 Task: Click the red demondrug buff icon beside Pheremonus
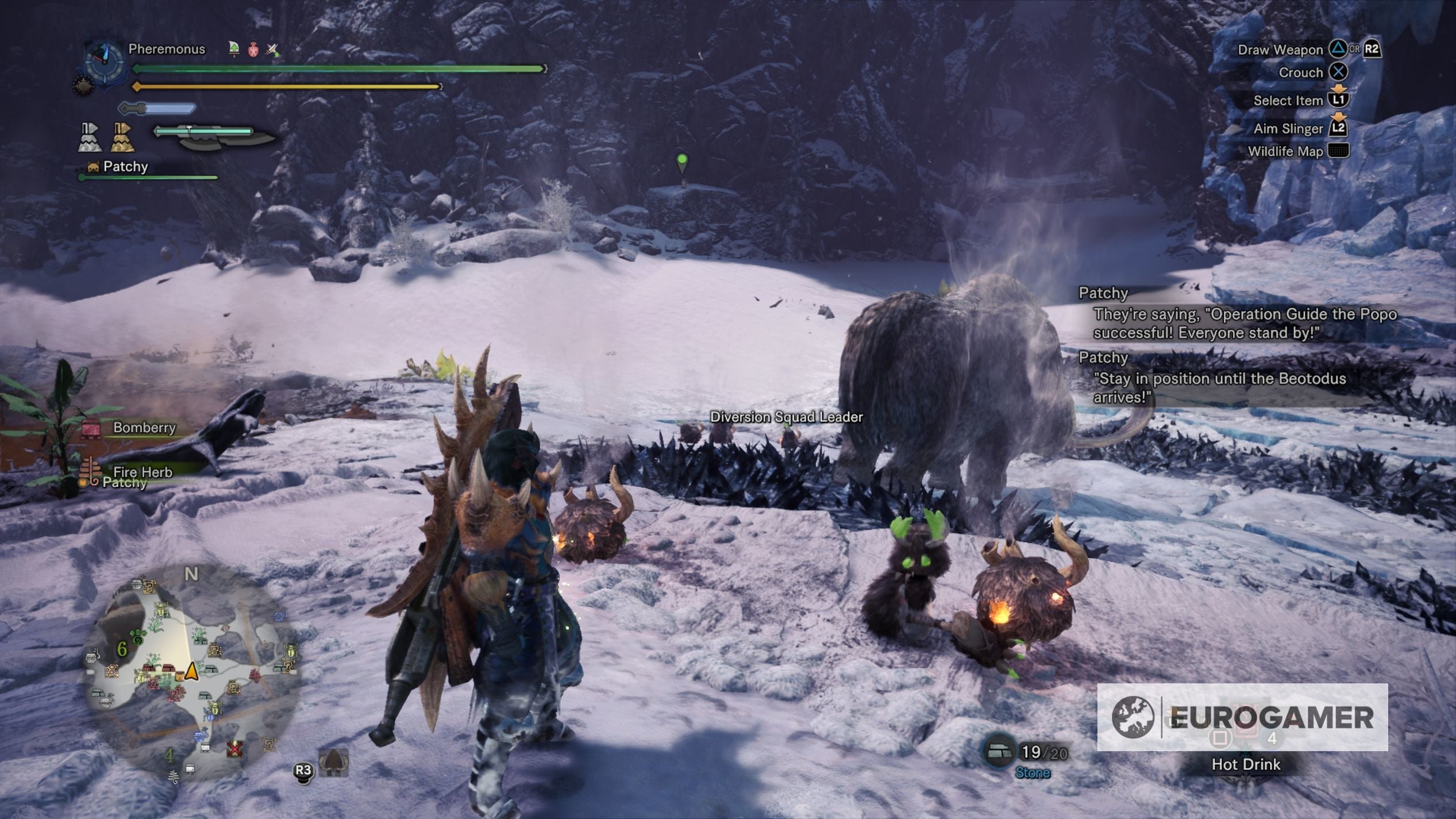click(x=253, y=49)
